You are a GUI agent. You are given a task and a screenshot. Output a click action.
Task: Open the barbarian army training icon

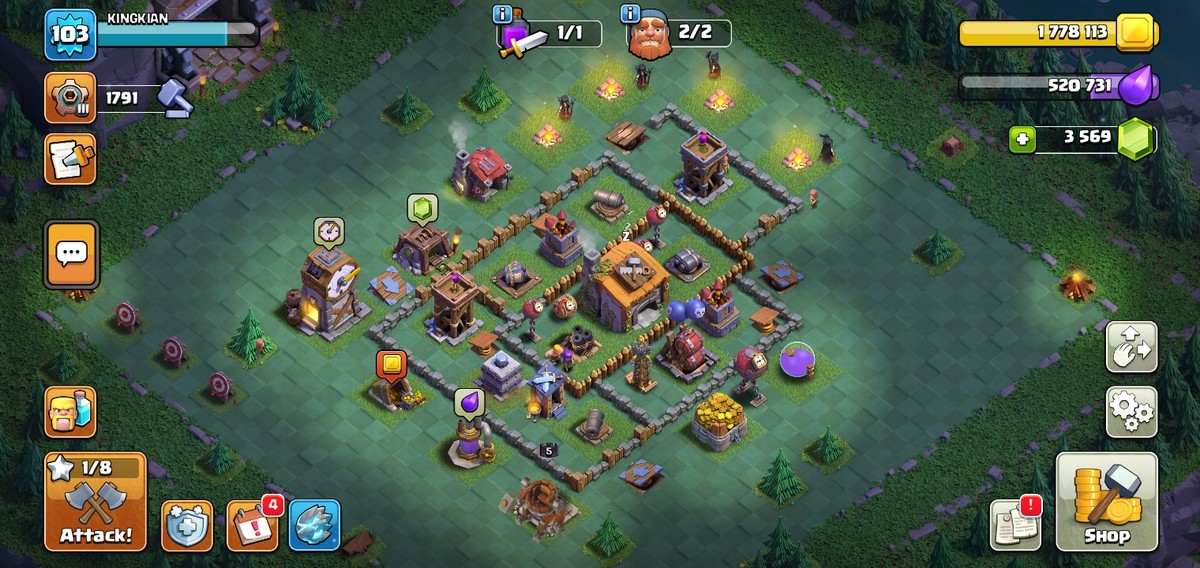(x=70, y=412)
